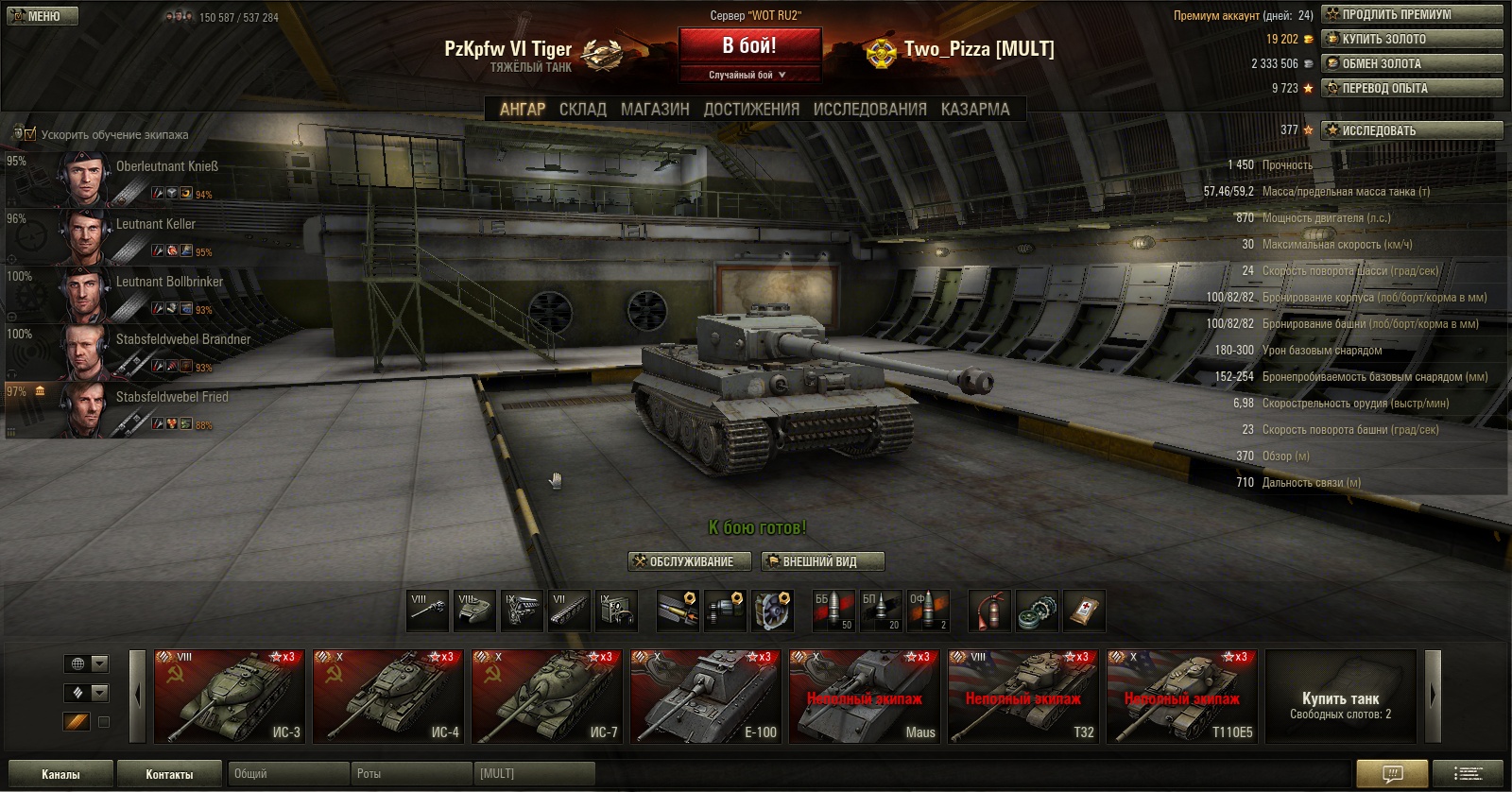Go to the ДОСТИЖЕНИЯ tab
This screenshot has width=1512, height=792.
(x=751, y=110)
